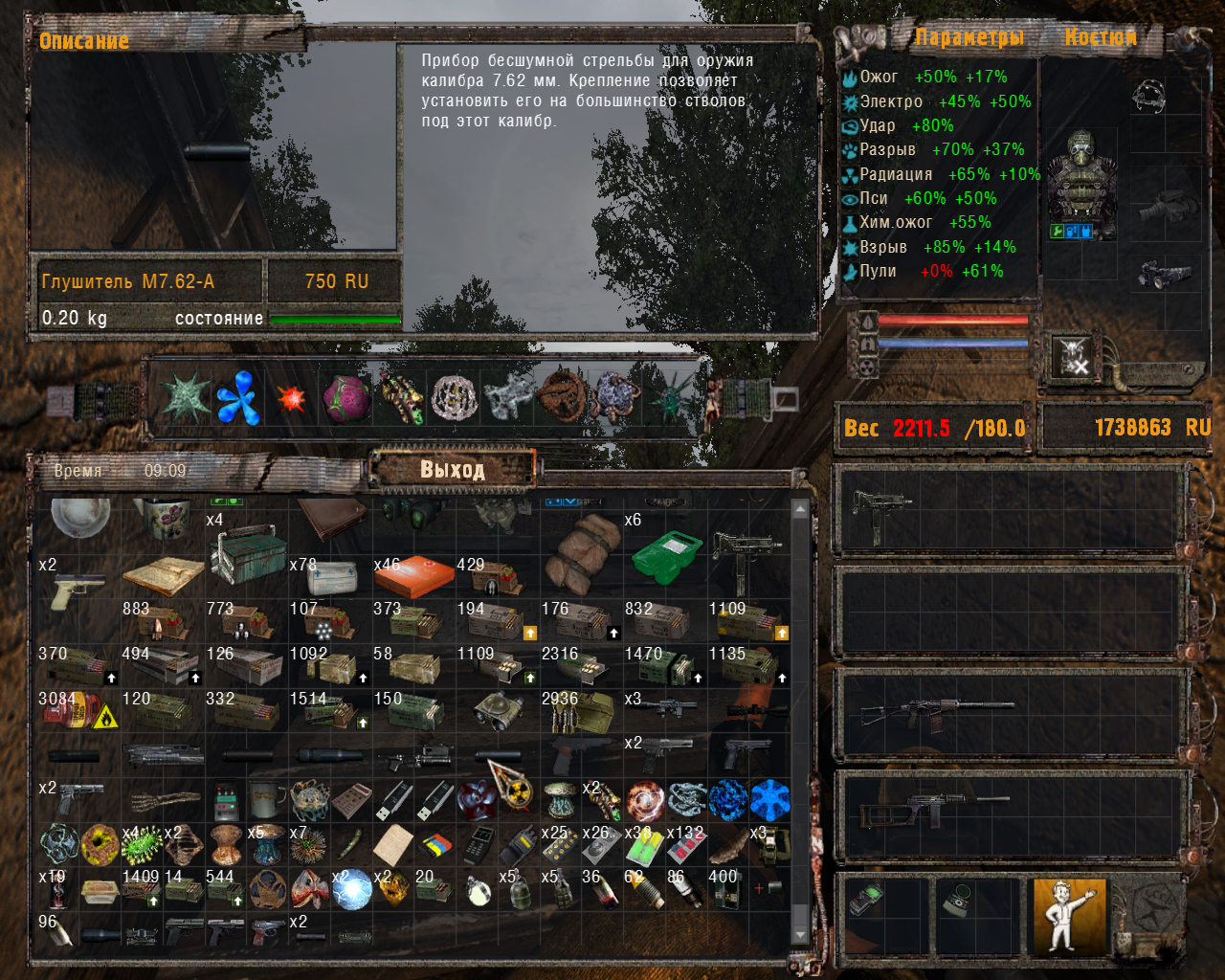Select the white first aid kit x78
Screen dimensions: 1225x980
point(330,580)
